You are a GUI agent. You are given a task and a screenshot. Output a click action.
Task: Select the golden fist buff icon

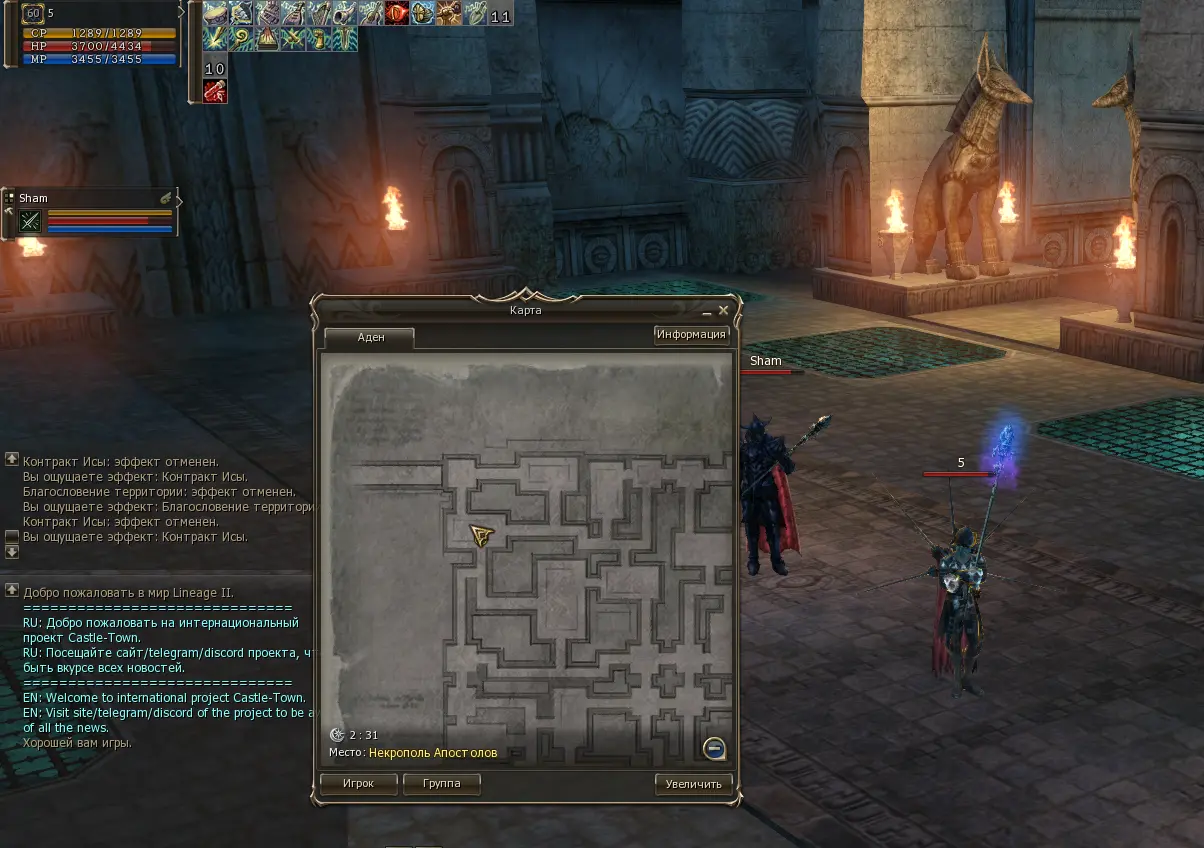coord(319,39)
